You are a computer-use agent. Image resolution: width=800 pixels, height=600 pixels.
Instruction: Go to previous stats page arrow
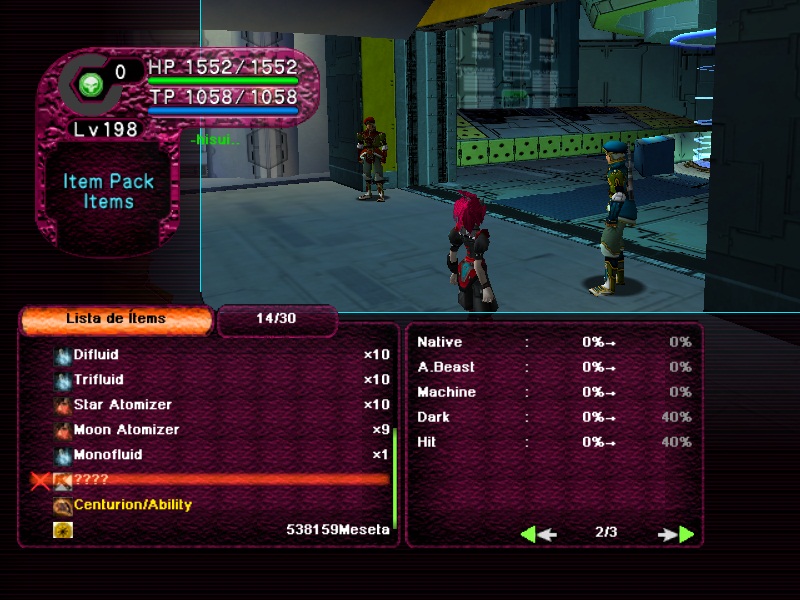pyautogui.click(x=538, y=534)
